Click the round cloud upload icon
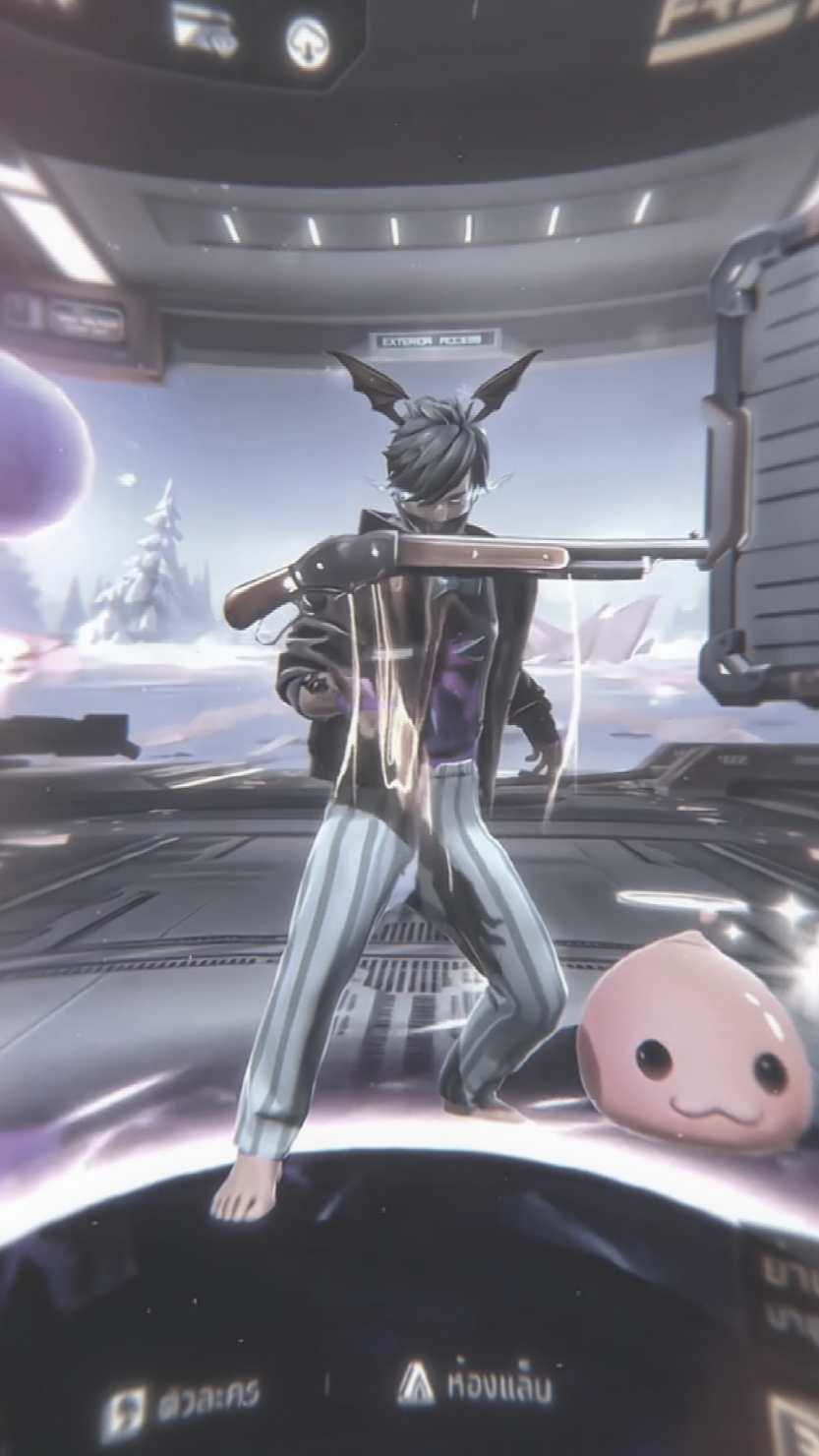Image resolution: width=819 pixels, height=1456 pixels. [308, 43]
